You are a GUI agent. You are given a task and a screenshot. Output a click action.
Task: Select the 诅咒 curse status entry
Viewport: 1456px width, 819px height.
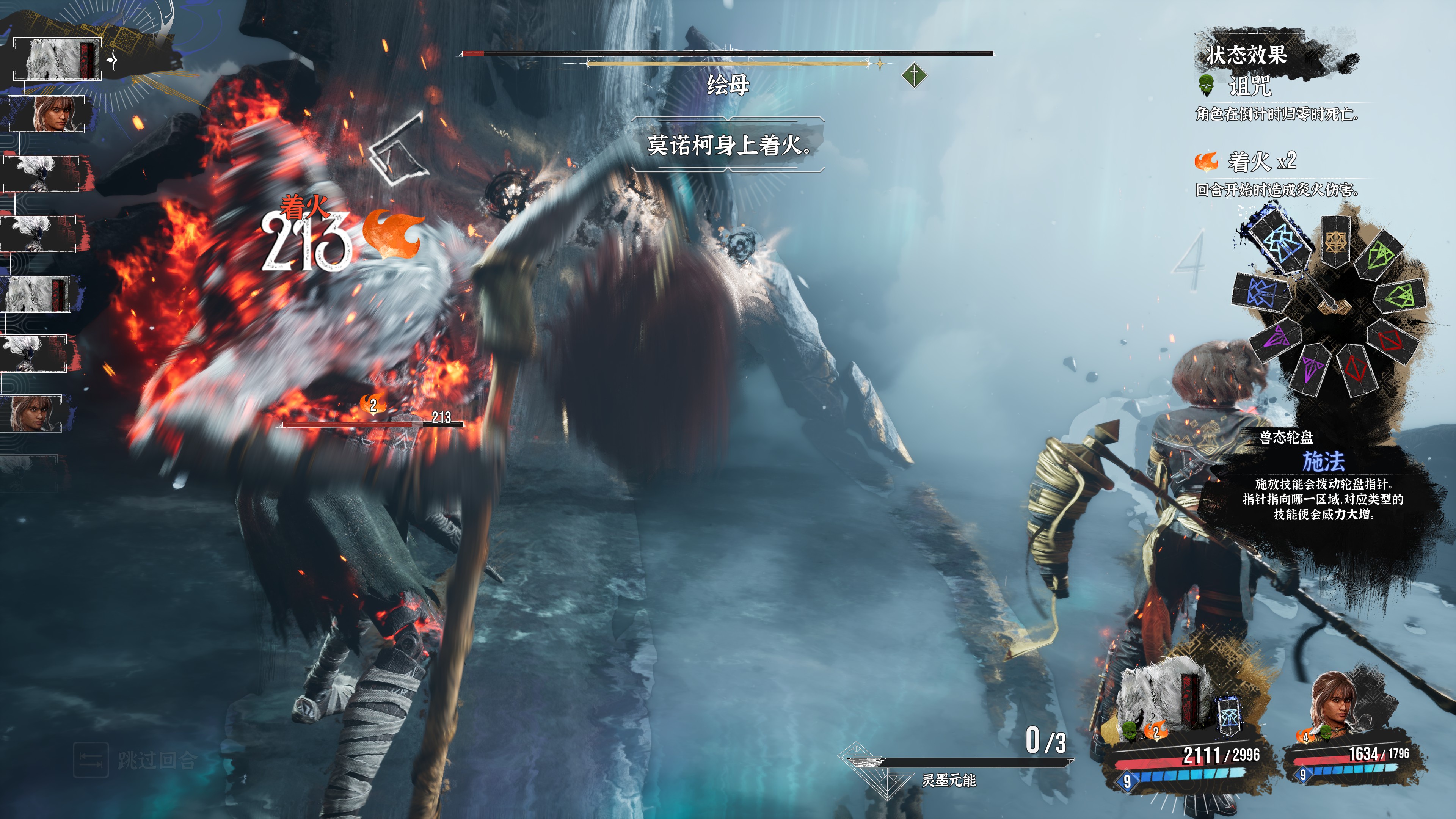[x=1249, y=86]
